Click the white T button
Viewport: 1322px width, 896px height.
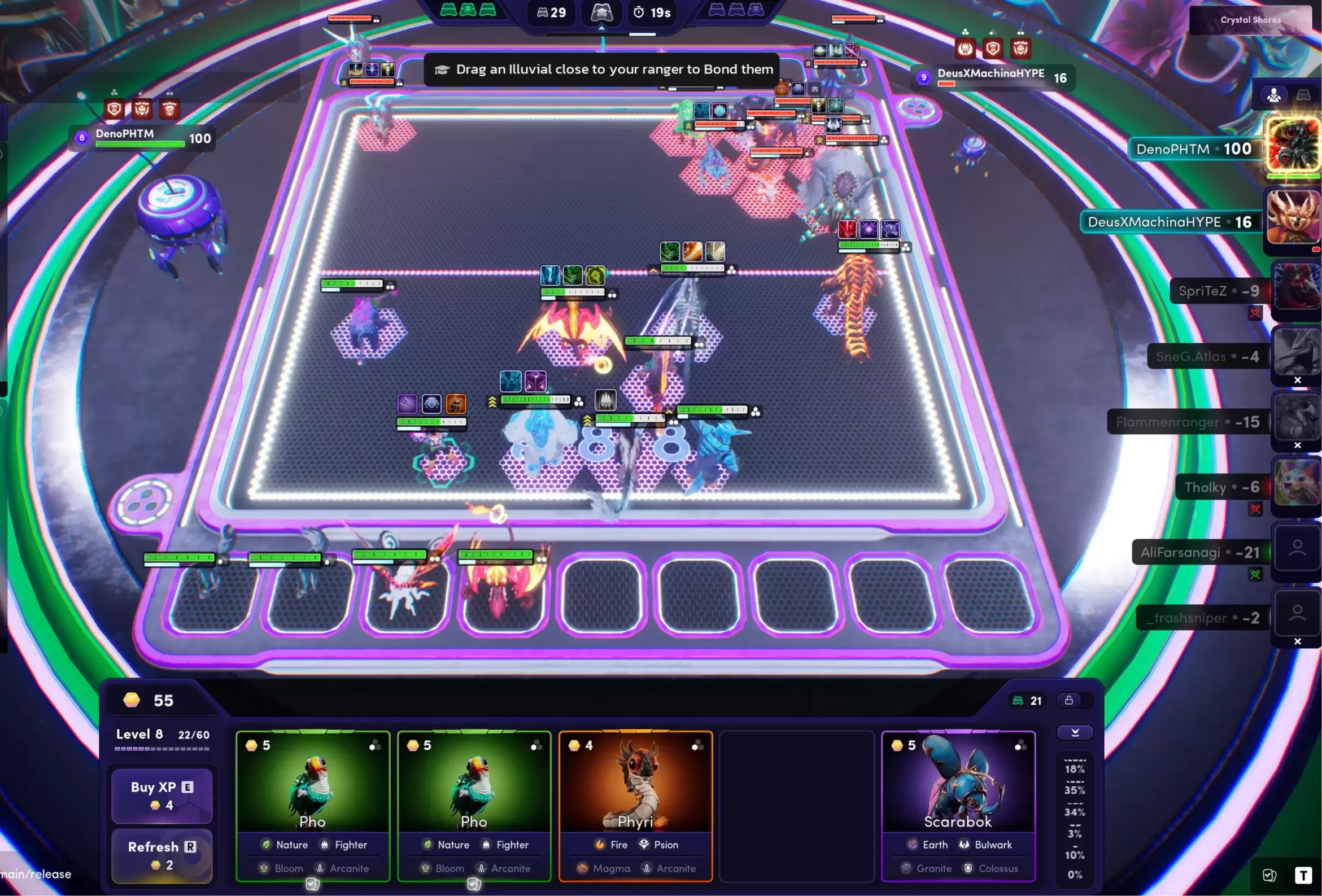pyautogui.click(x=1303, y=875)
